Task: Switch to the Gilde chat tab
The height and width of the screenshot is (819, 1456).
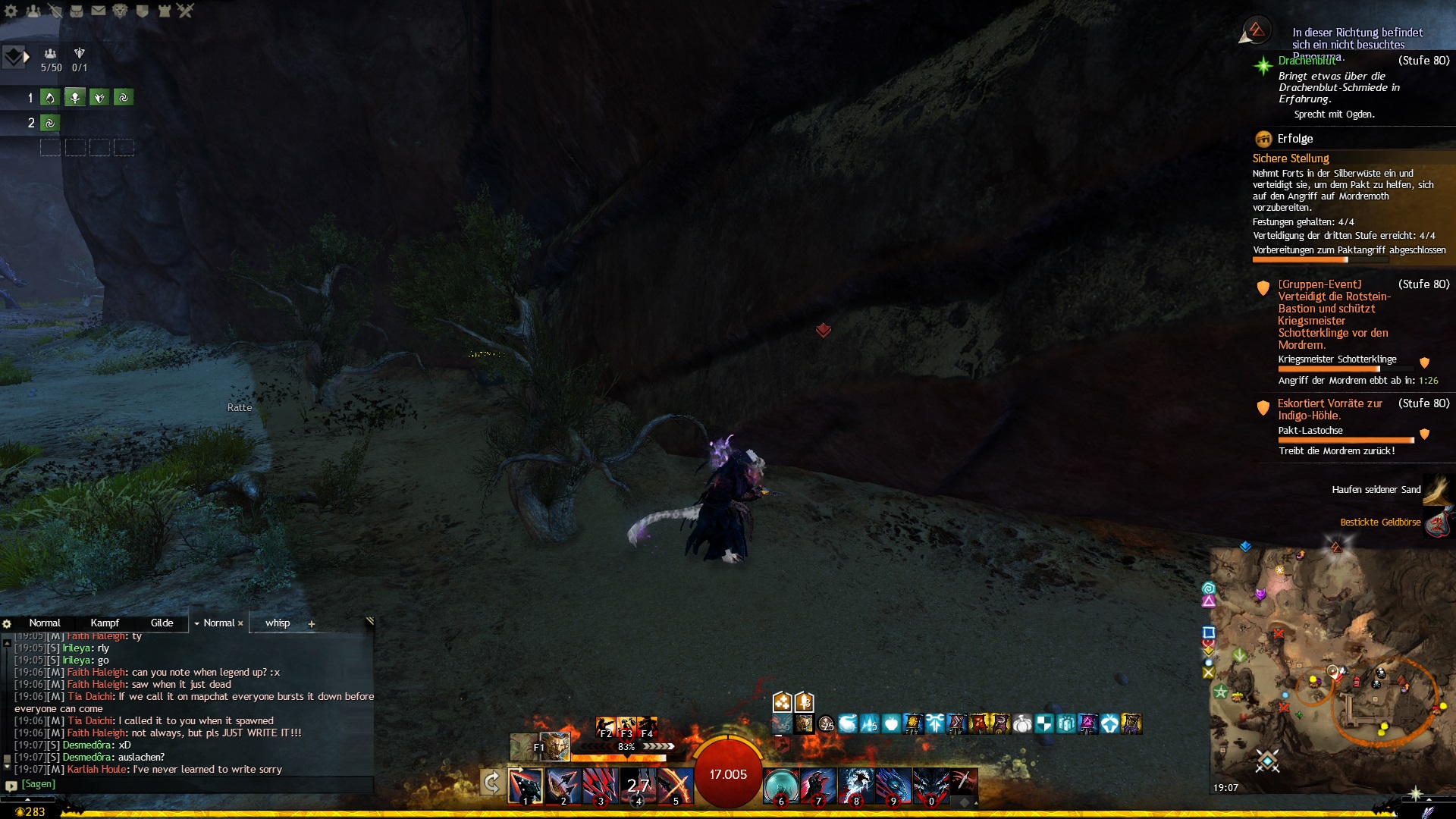Action: (x=162, y=623)
